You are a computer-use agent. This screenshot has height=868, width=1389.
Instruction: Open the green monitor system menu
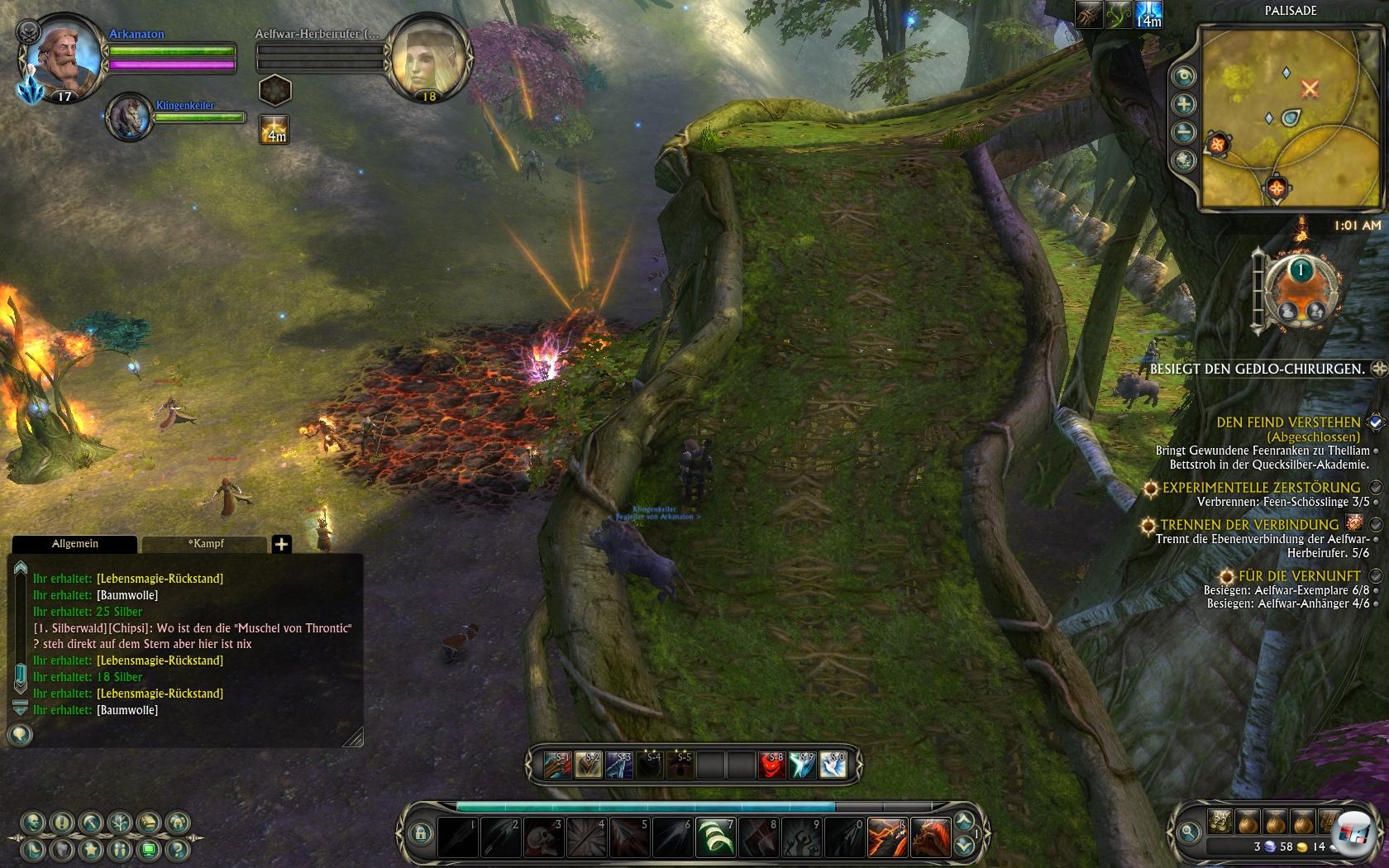148,849
